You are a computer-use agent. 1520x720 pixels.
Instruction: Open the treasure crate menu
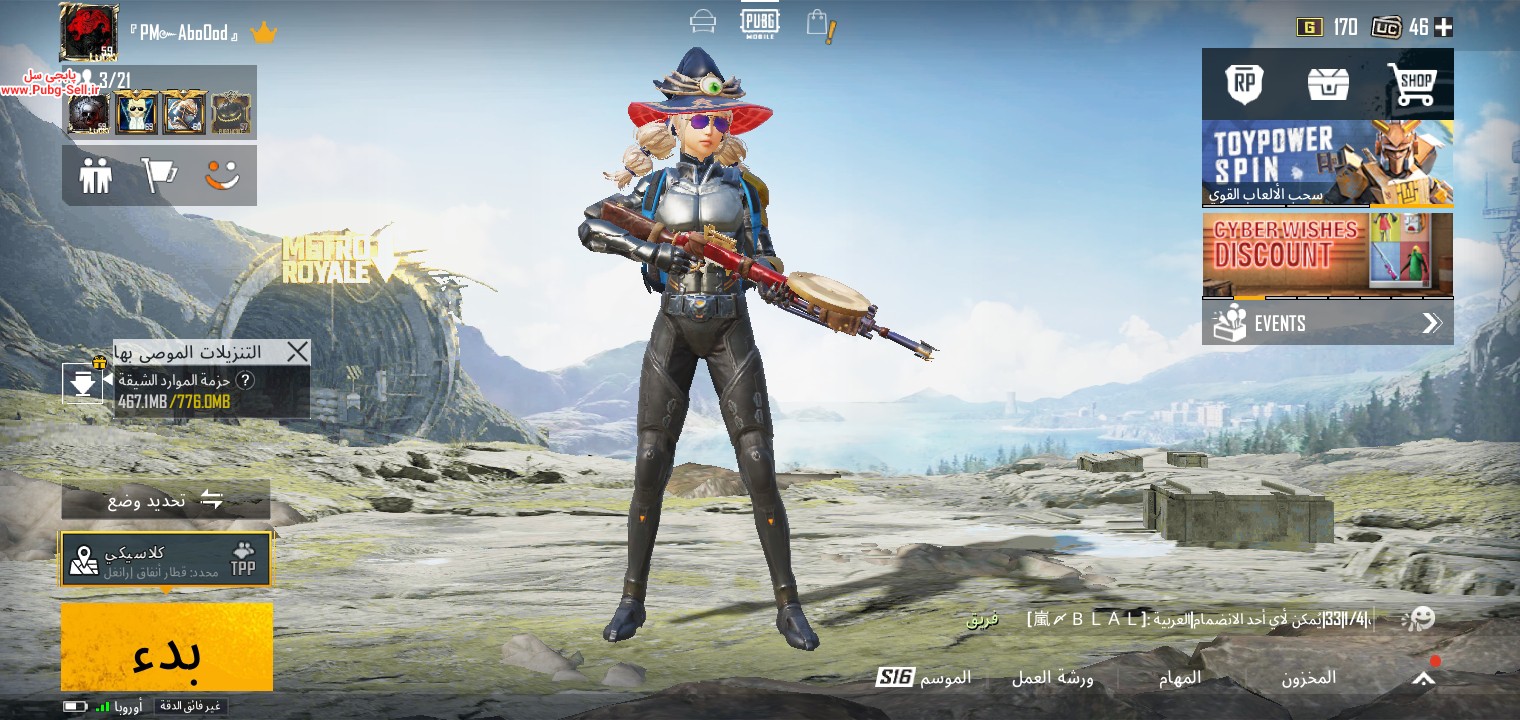(x=1328, y=84)
